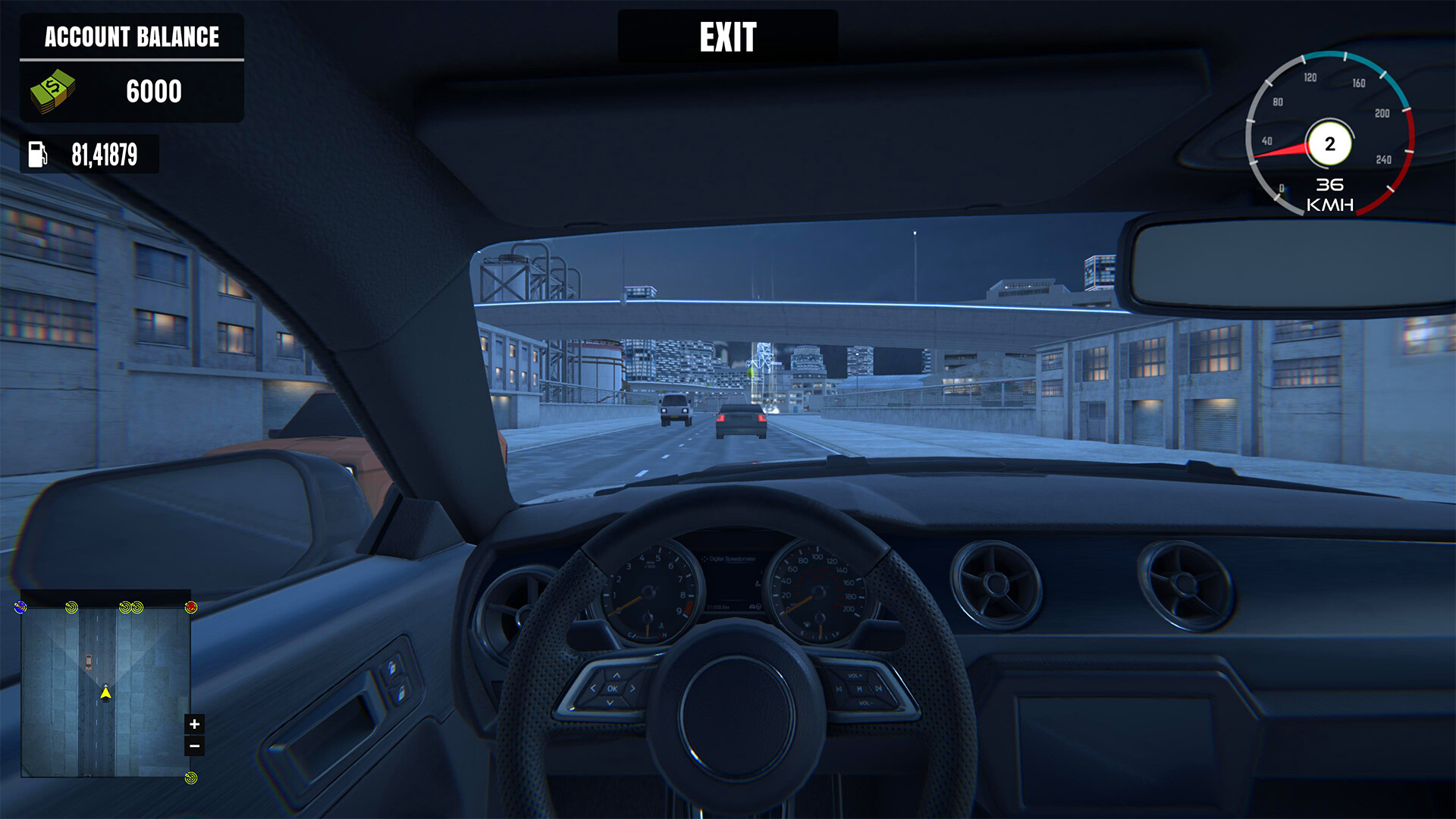Image resolution: width=1456 pixels, height=819 pixels.
Task: Click the down arrow on left wheel pad
Action: [x=610, y=702]
